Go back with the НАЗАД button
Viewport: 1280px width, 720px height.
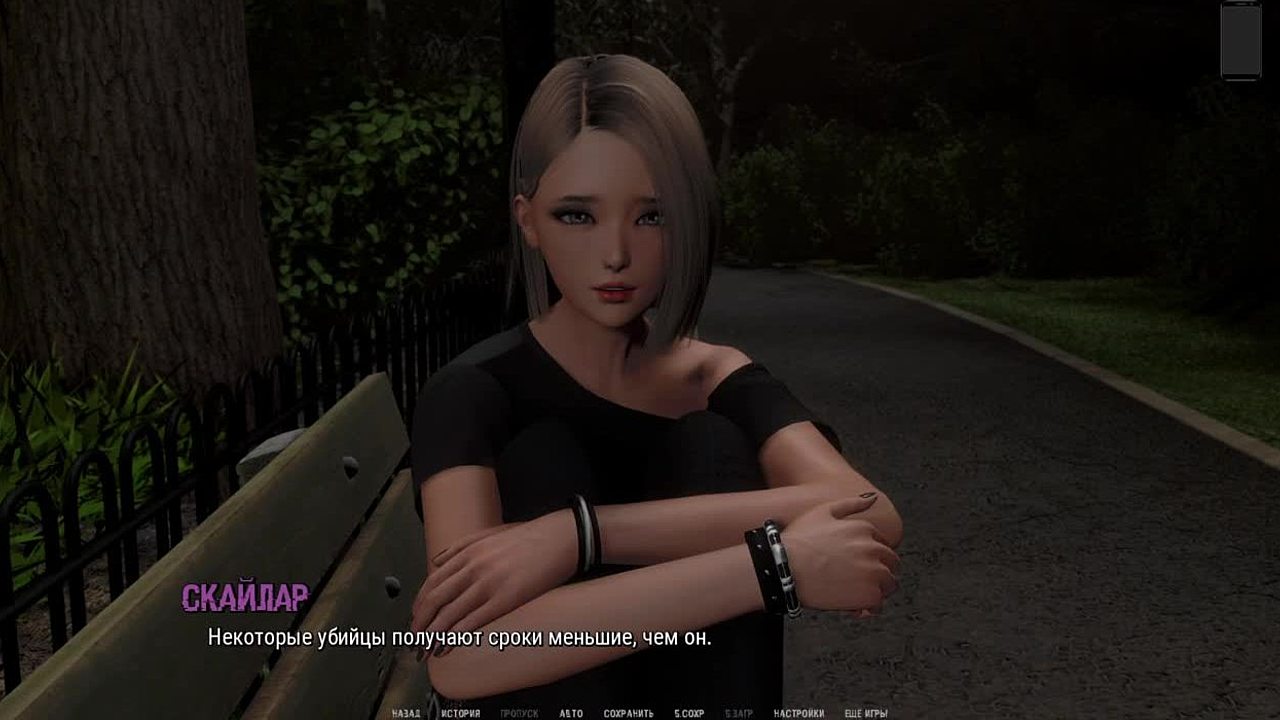[406, 713]
